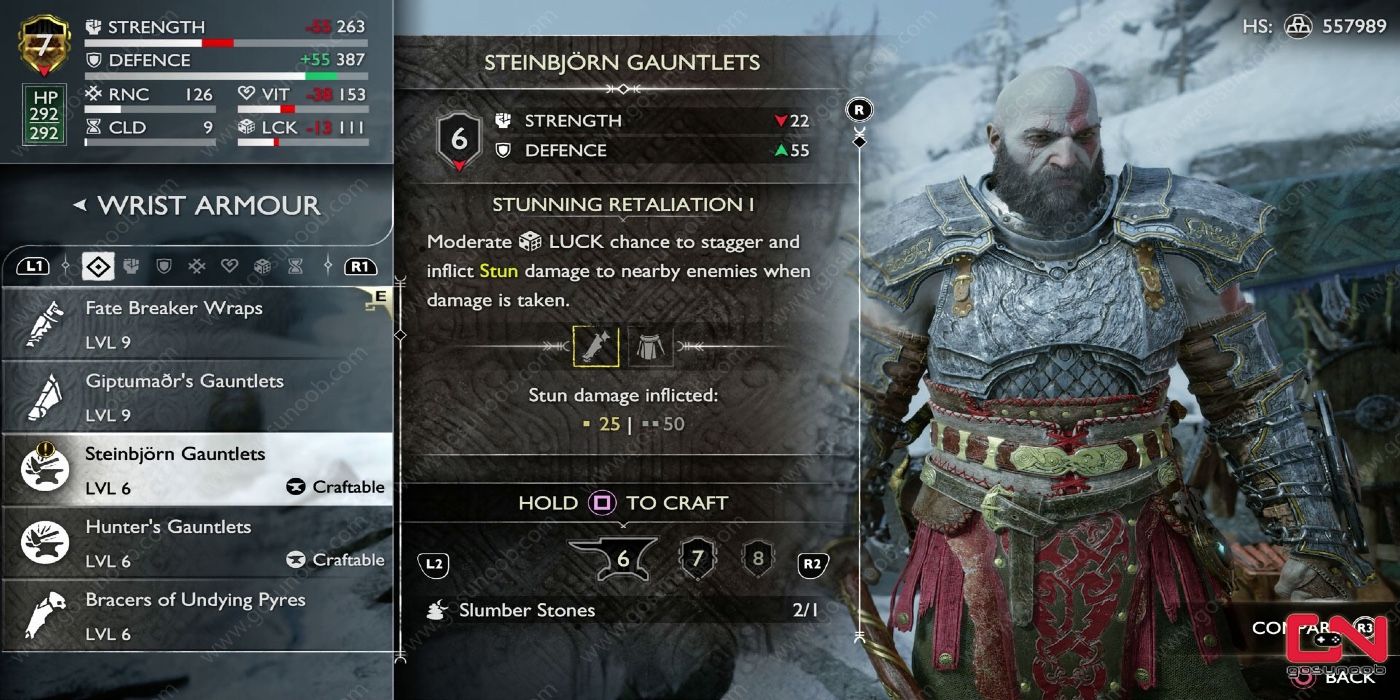Select the gauntlet perk icon with yellow border
Screen dimensions: 1400x700
(x=596, y=346)
